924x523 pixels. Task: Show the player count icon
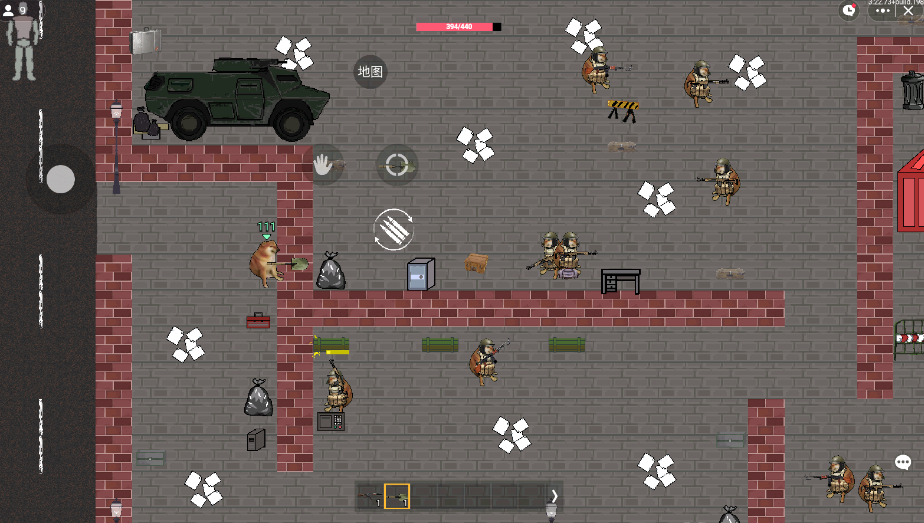tap(9, 10)
